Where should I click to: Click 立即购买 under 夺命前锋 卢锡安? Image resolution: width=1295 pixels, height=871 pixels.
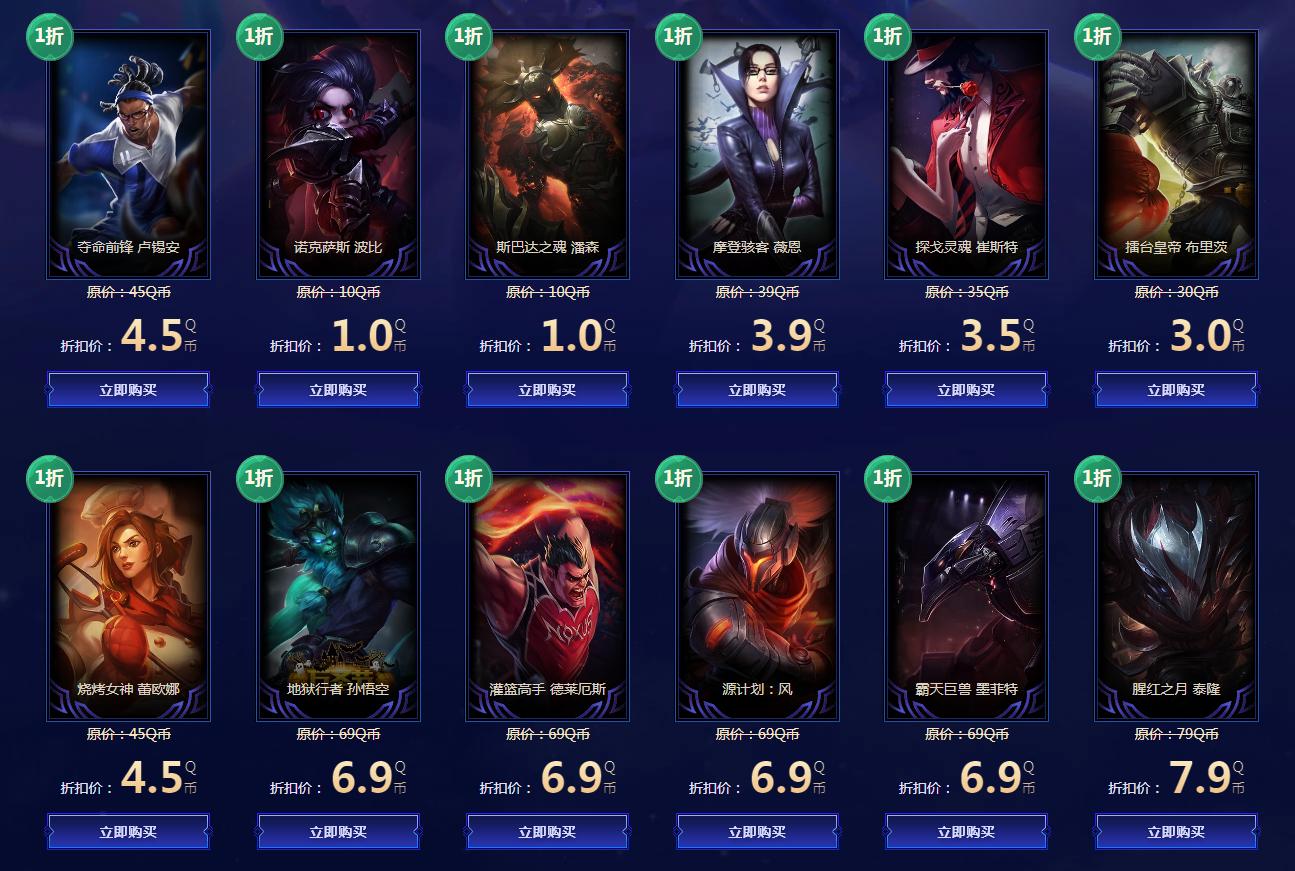pos(128,389)
